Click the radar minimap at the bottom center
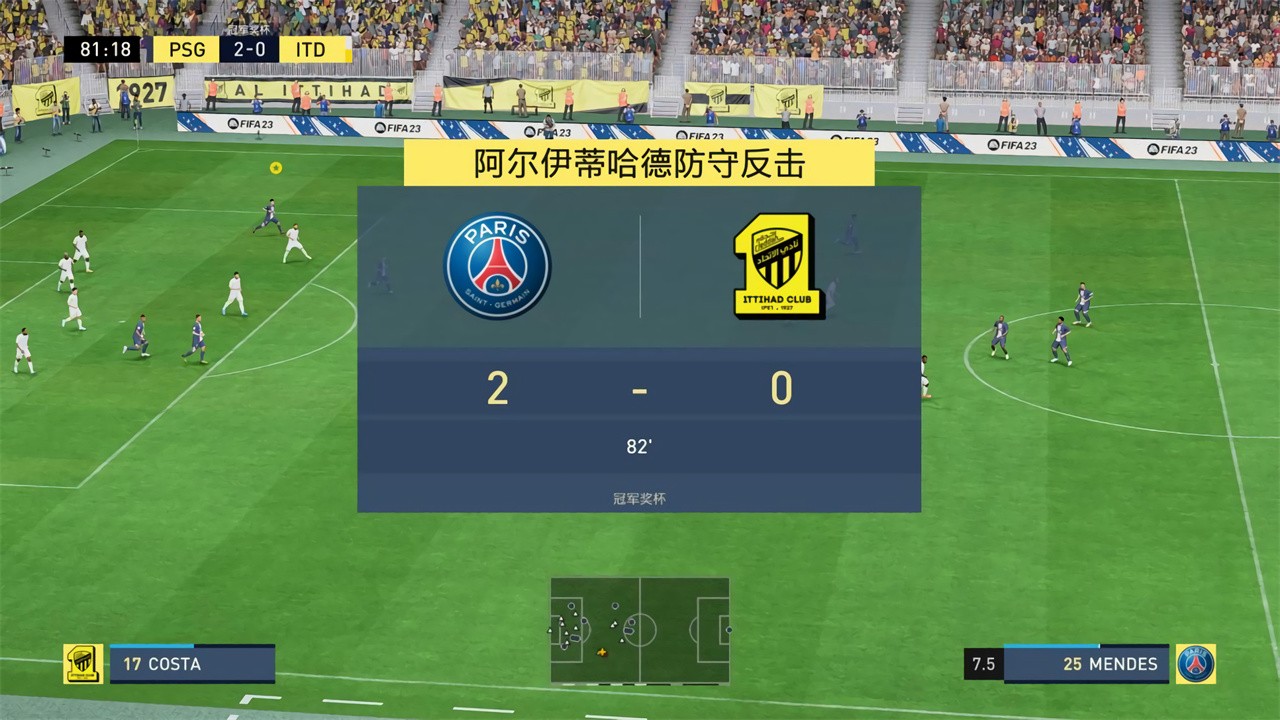Viewport: 1280px width, 720px height. 639,629
